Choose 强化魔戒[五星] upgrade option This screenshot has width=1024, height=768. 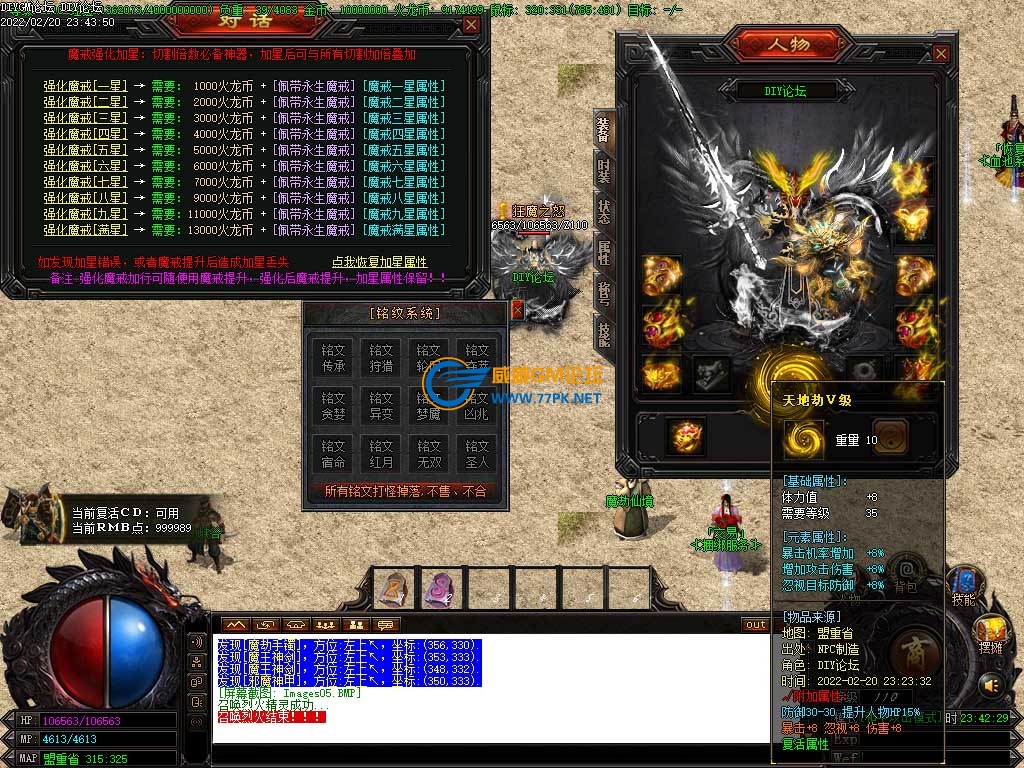click(85, 150)
